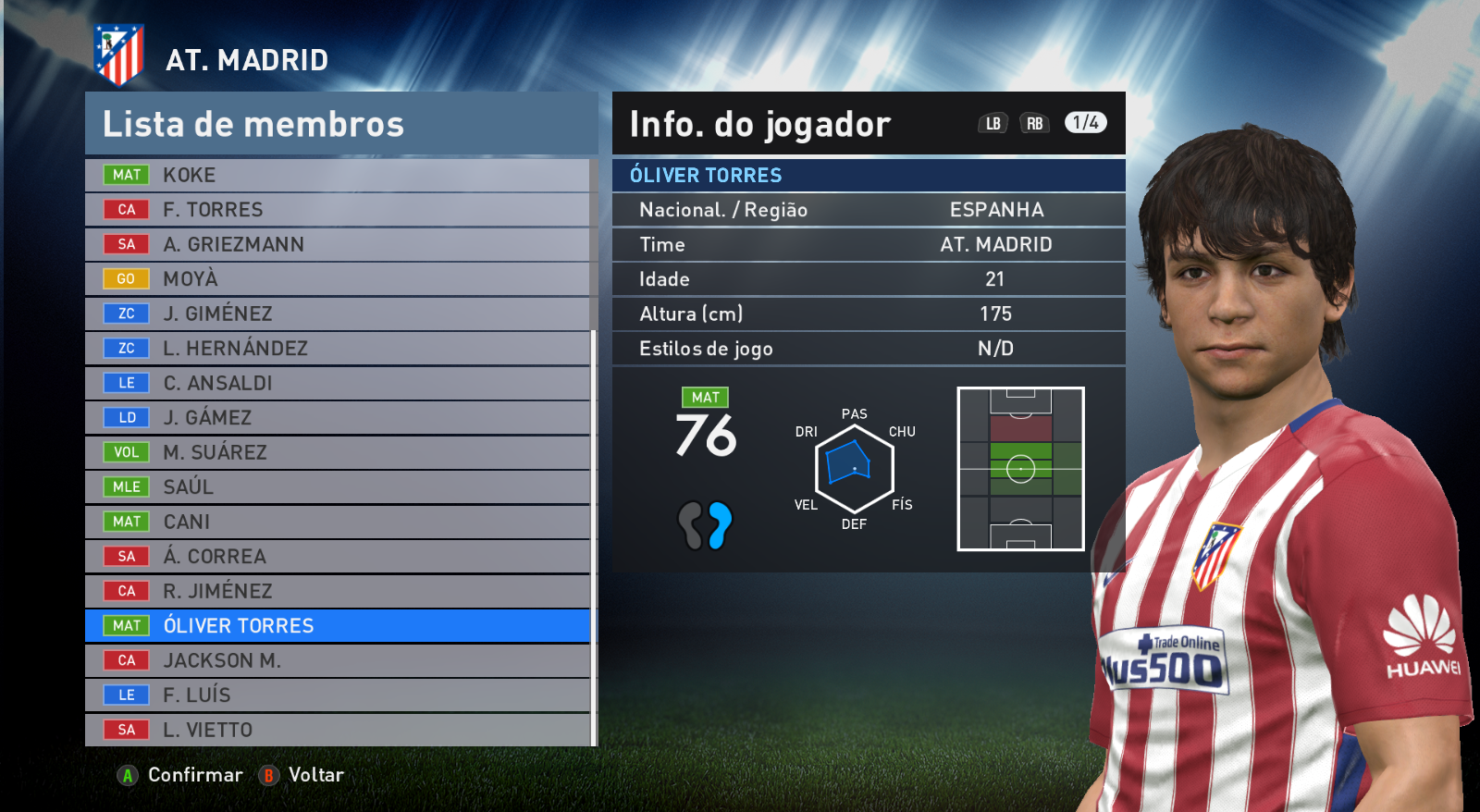Screen dimensions: 1480x812
Task: Select R. Jiménez from the squad
Action: point(337,591)
